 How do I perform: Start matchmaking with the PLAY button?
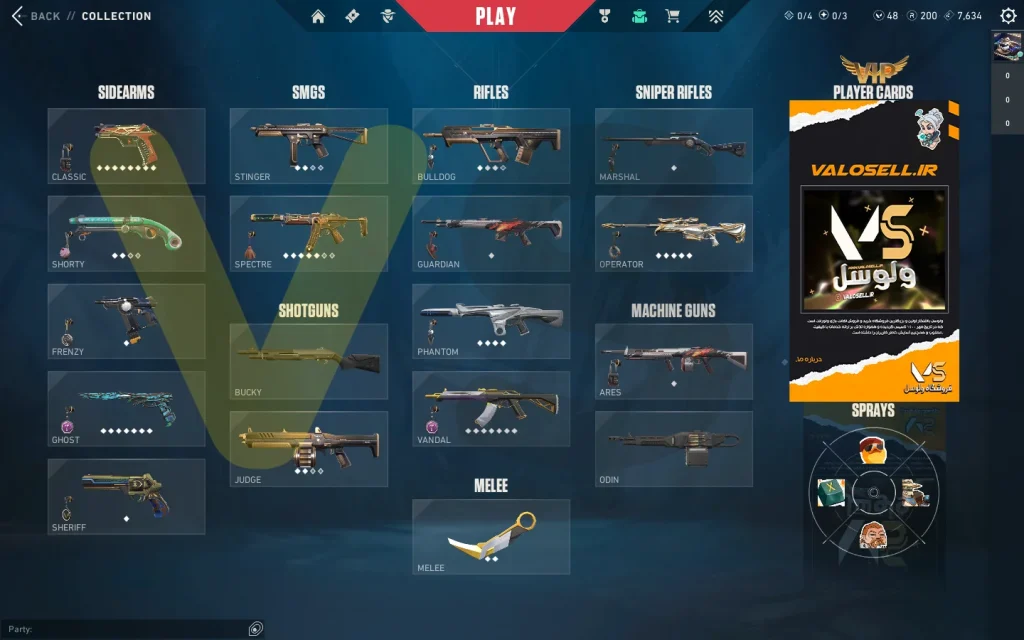point(495,16)
